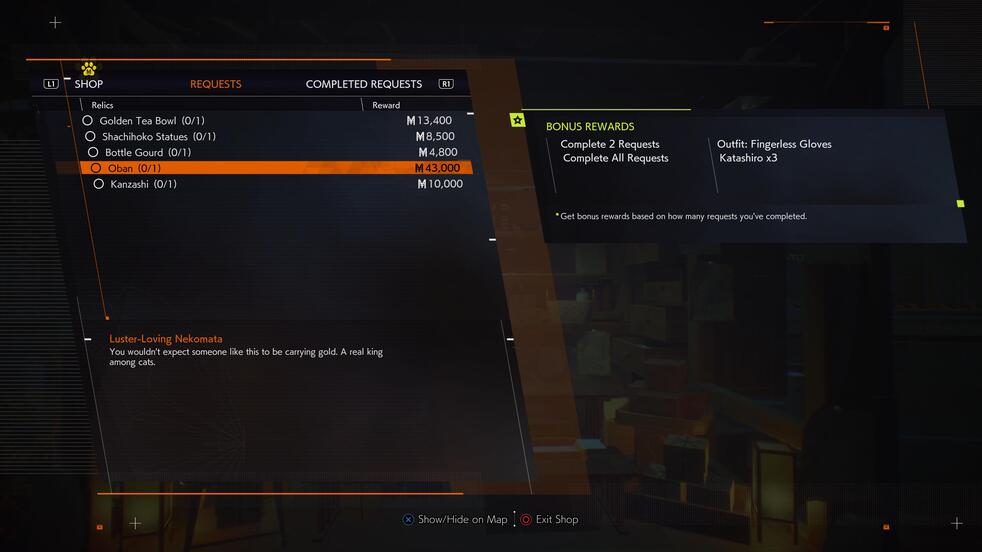Select the Bottle Gourd relic request
982x552 pixels.
point(147,153)
